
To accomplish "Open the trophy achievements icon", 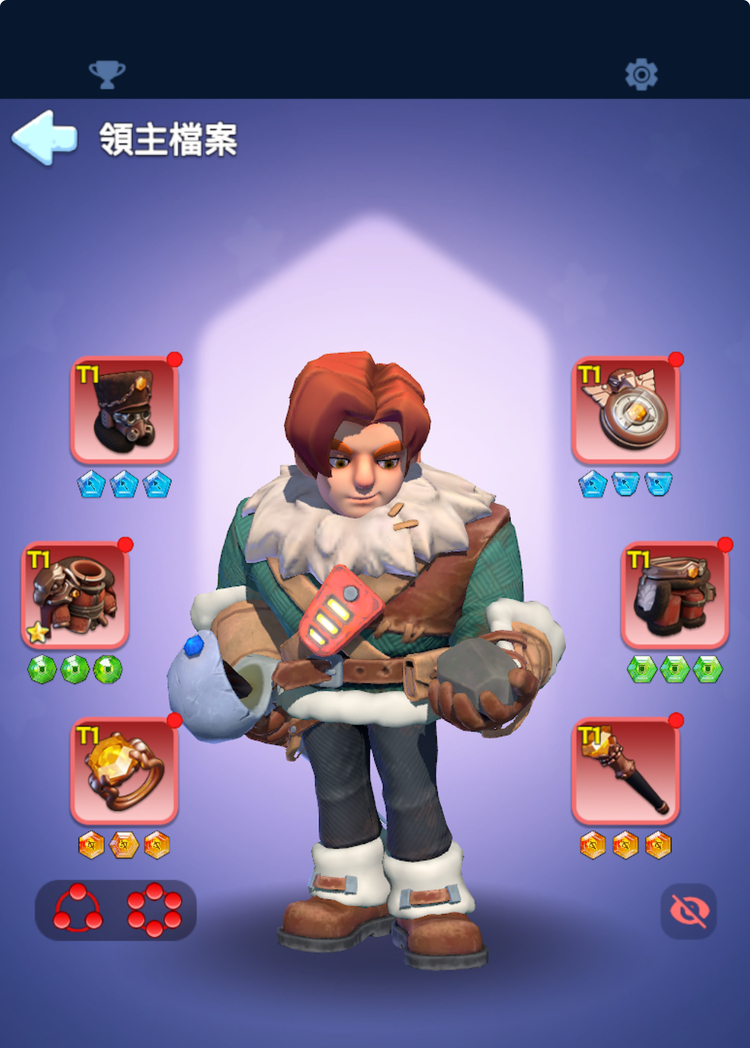I will point(107,74).
